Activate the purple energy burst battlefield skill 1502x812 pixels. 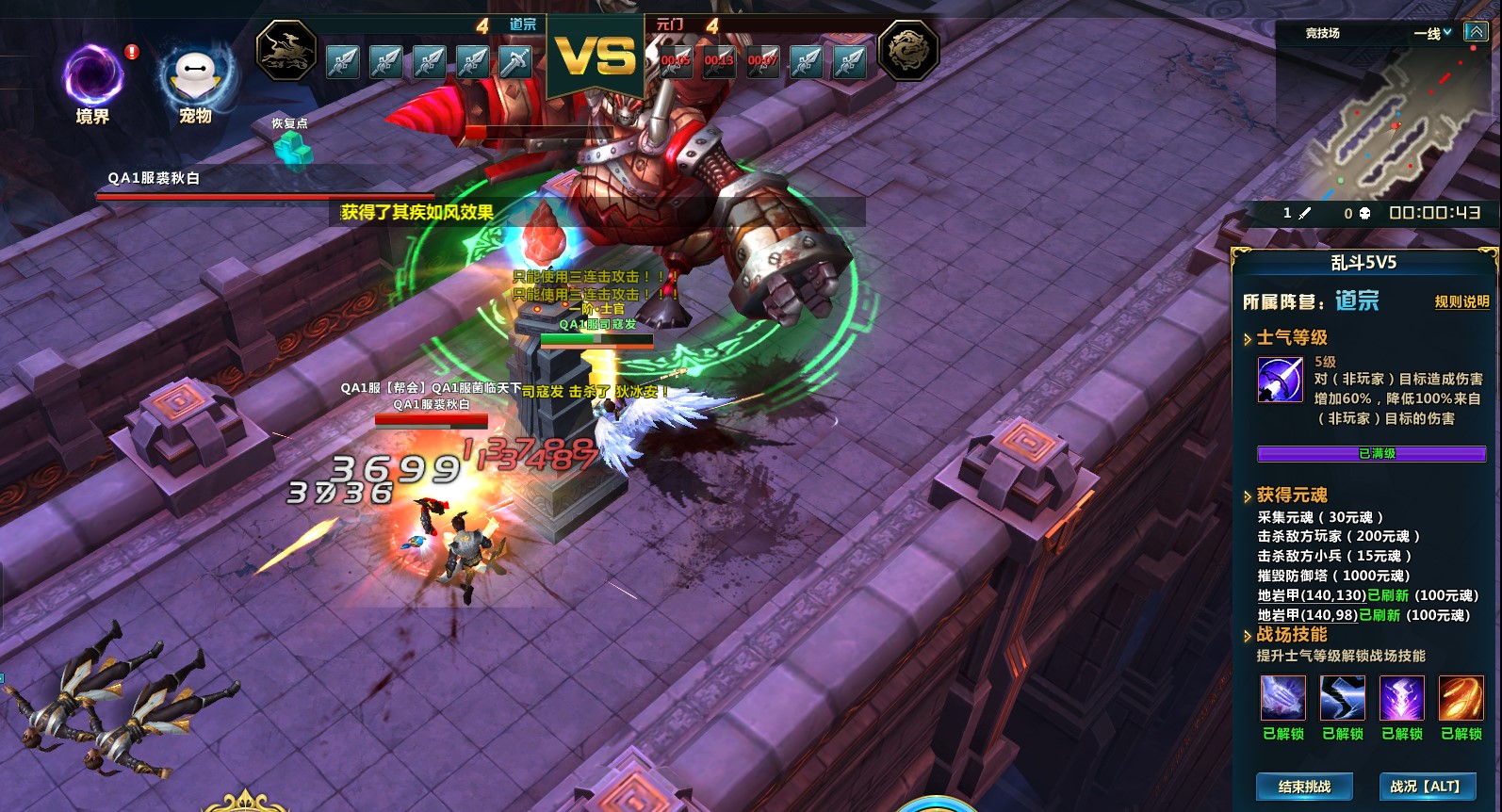coord(1401,698)
